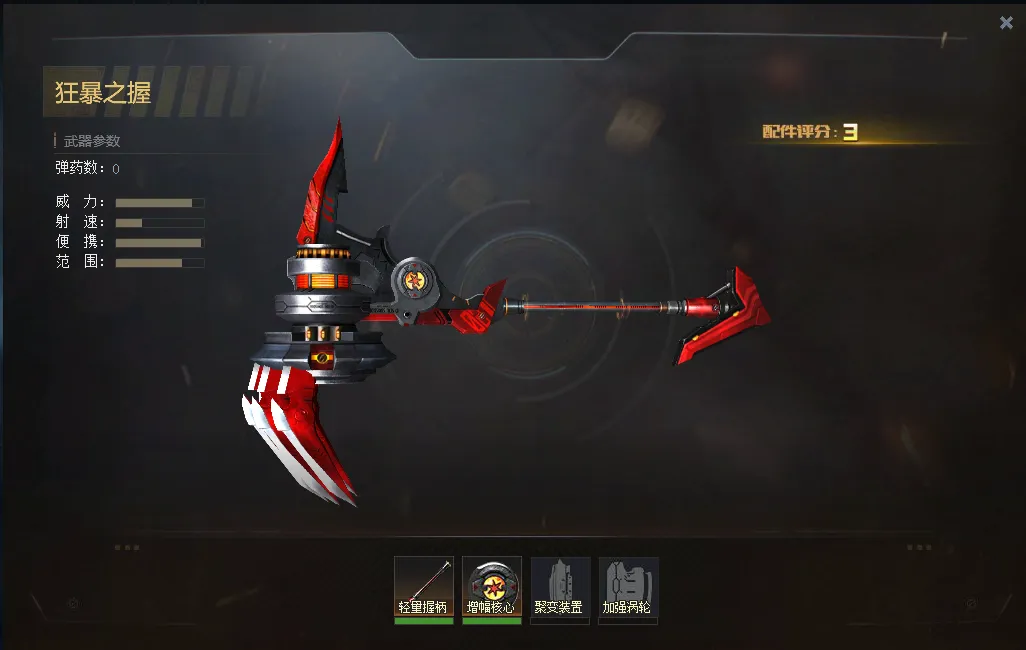Choose the locked 聚变装置 attachment slot
The width and height of the screenshot is (1026, 650).
tap(560, 588)
